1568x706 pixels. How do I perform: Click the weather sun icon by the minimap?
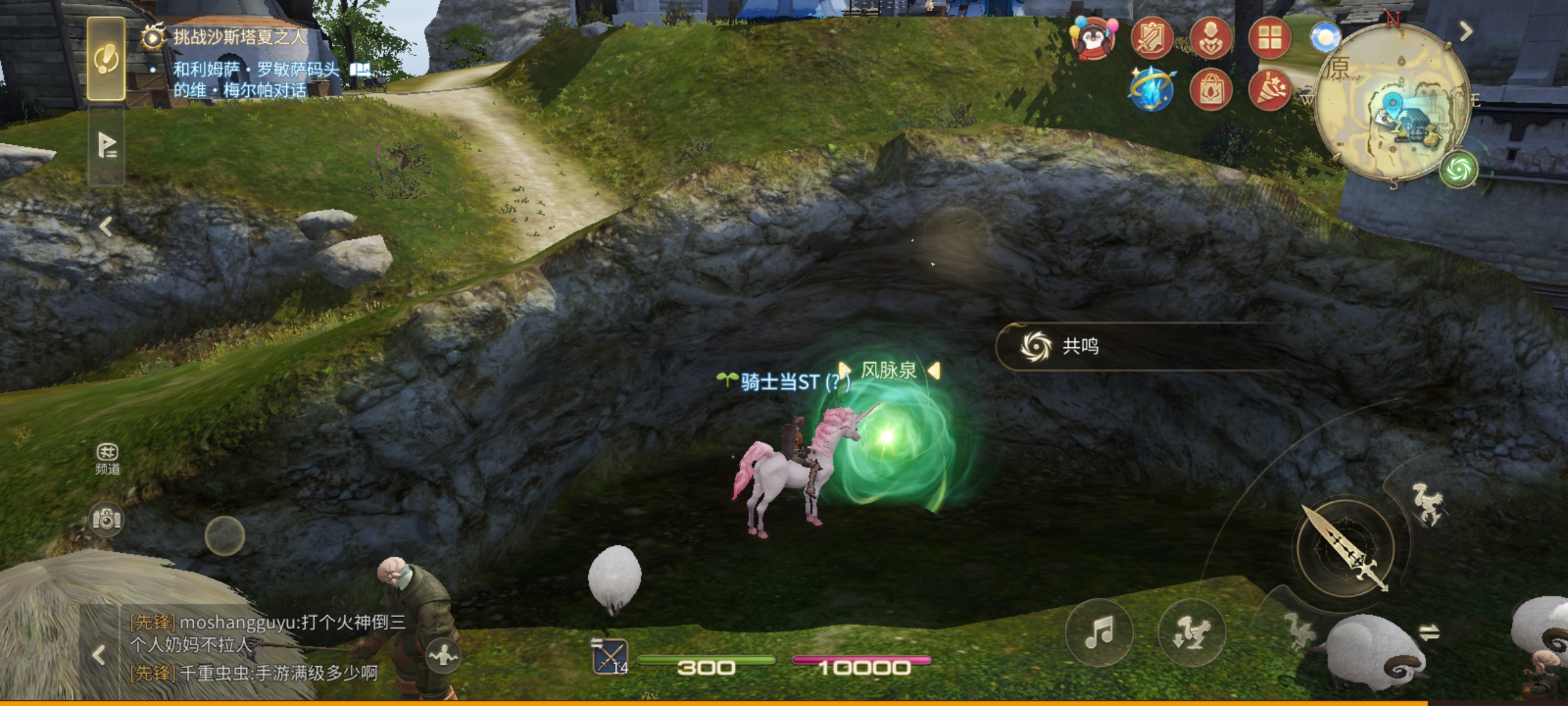[x=1324, y=38]
